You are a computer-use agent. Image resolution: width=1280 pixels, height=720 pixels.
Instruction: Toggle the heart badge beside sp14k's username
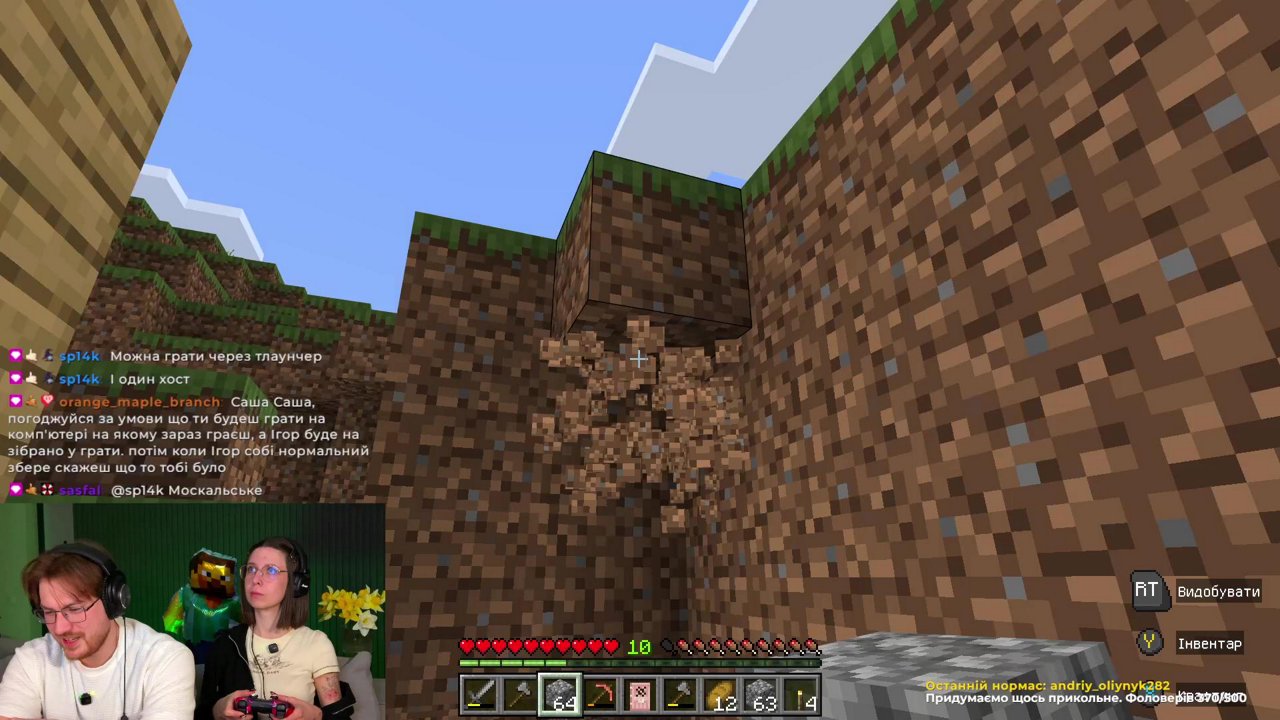(14, 356)
